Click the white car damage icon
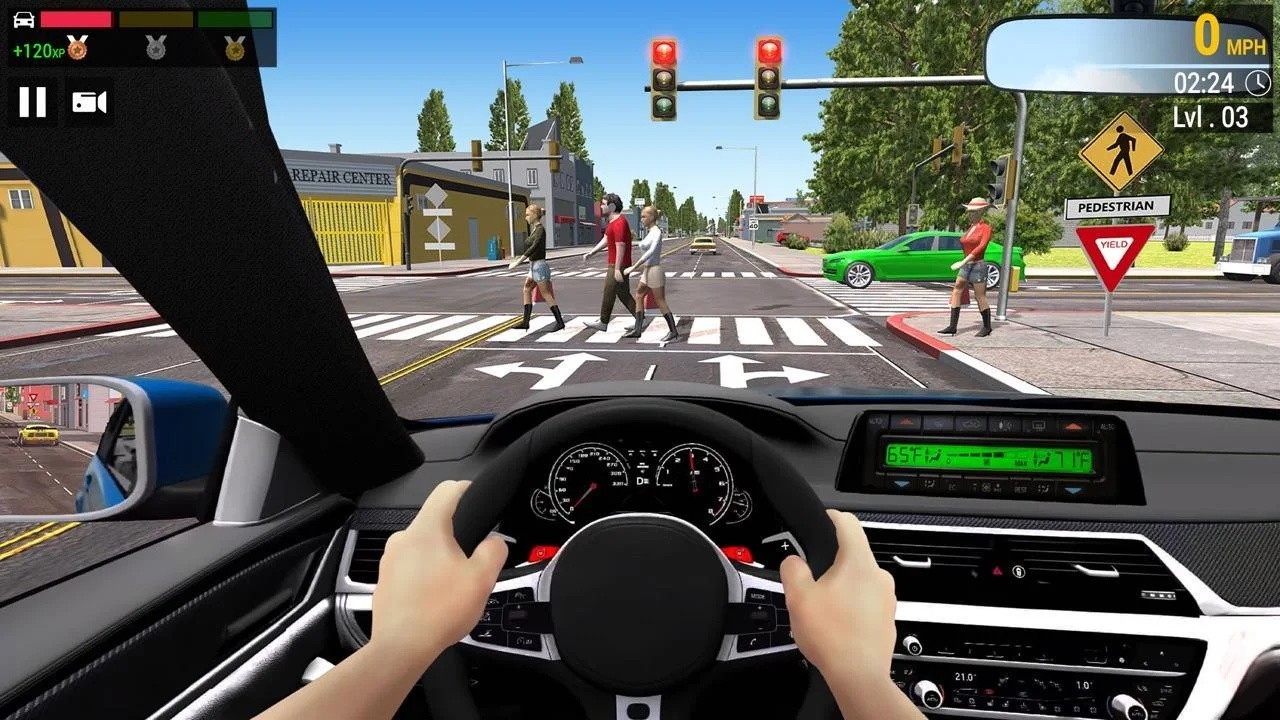Viewport: 1280px width, 720px height. [x=24, y=20]
